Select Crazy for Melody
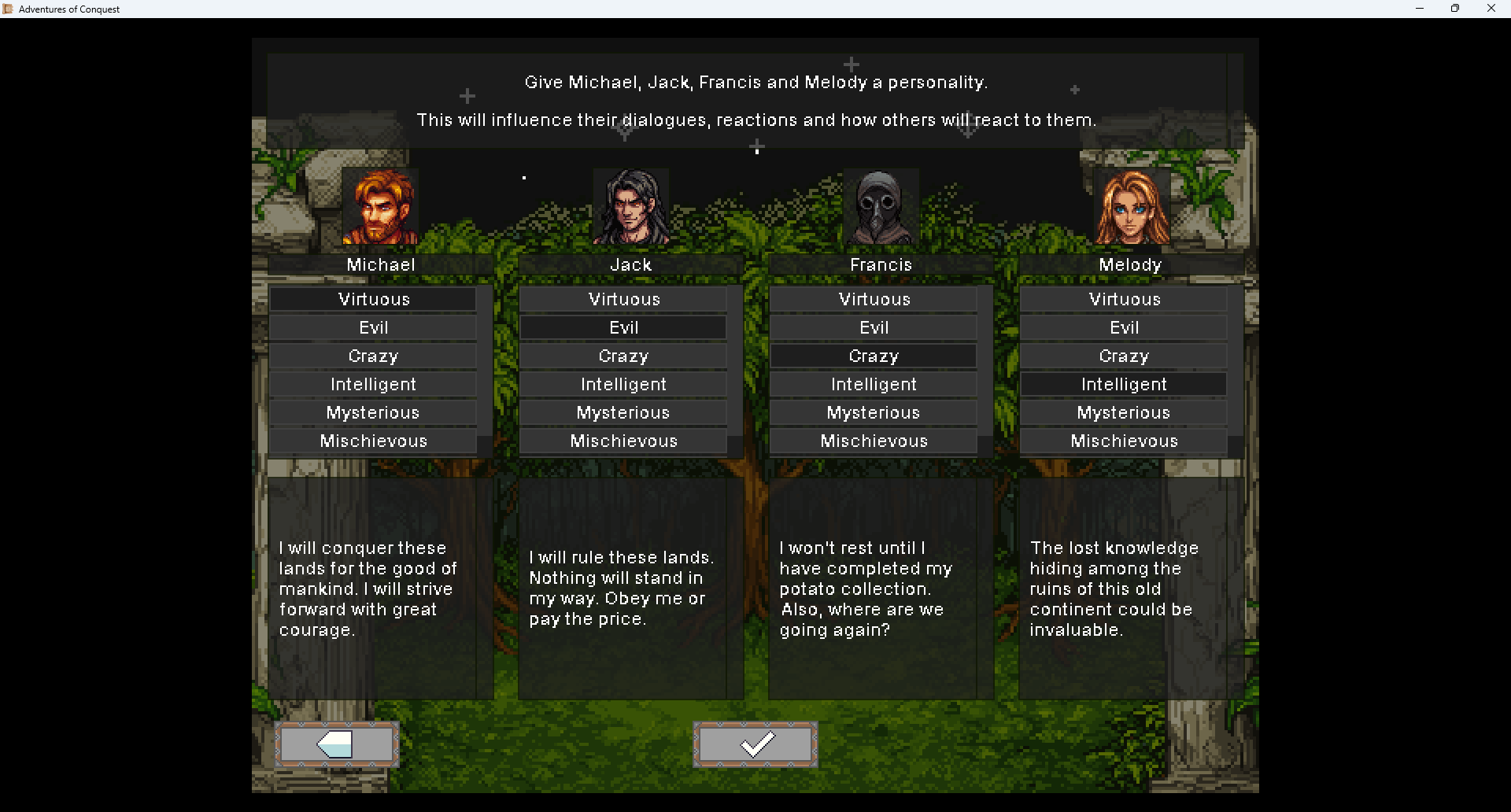Image resolution: width=1511 pixels, height=812 pixels. click(x=1124, y=356)
